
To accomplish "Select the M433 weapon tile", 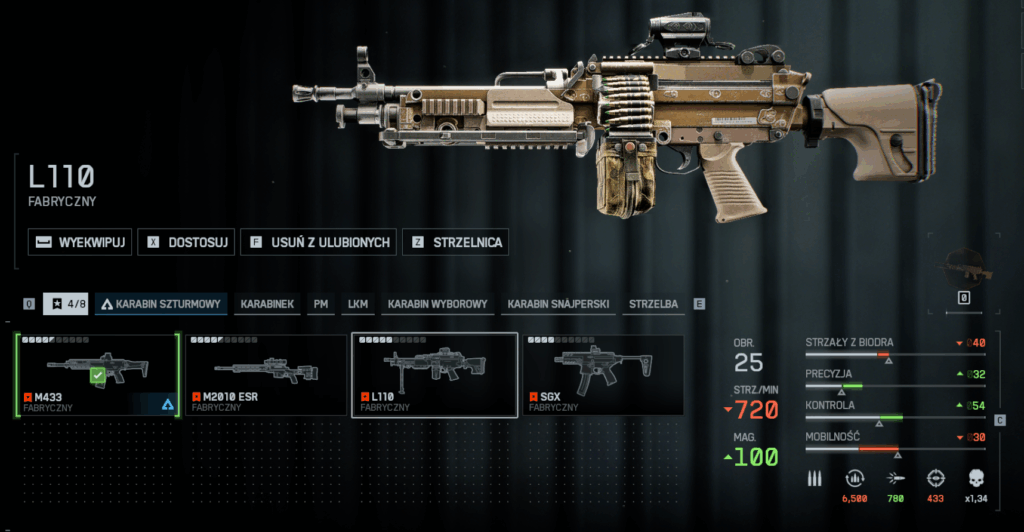I will pyautogui.click(x=98, y=374).
